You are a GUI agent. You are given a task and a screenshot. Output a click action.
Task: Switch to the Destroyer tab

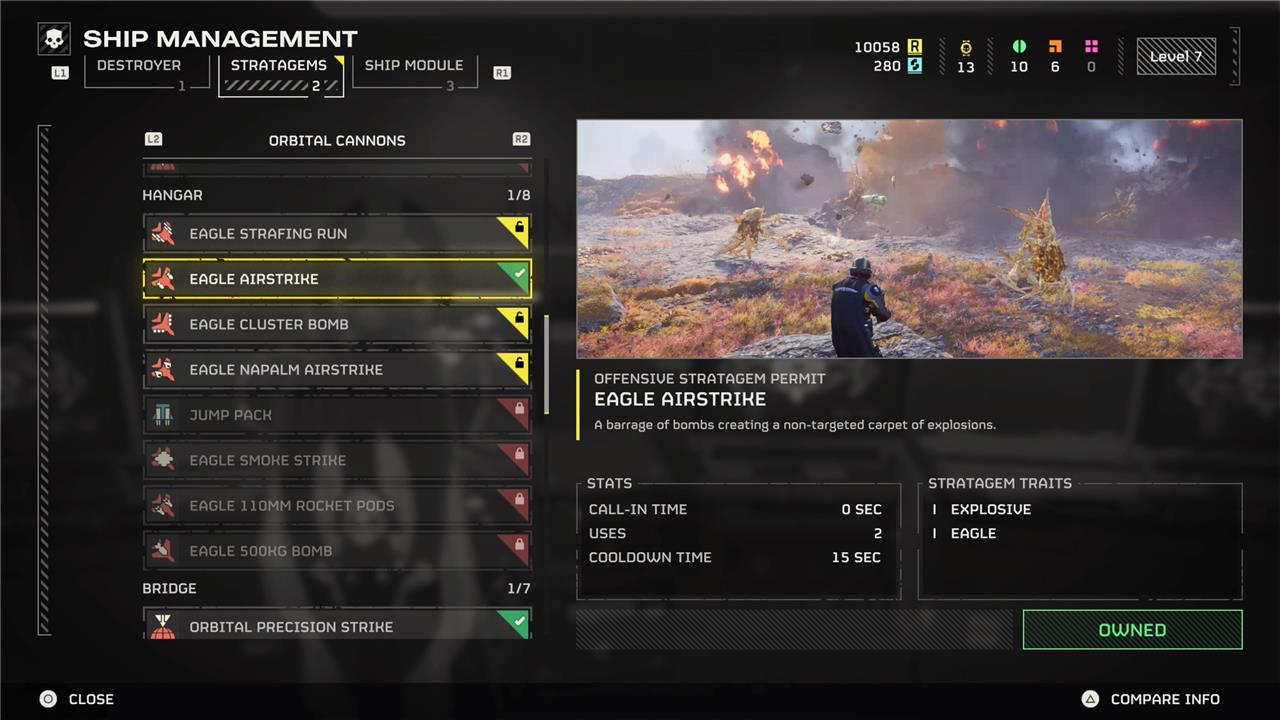pos(139,66)
